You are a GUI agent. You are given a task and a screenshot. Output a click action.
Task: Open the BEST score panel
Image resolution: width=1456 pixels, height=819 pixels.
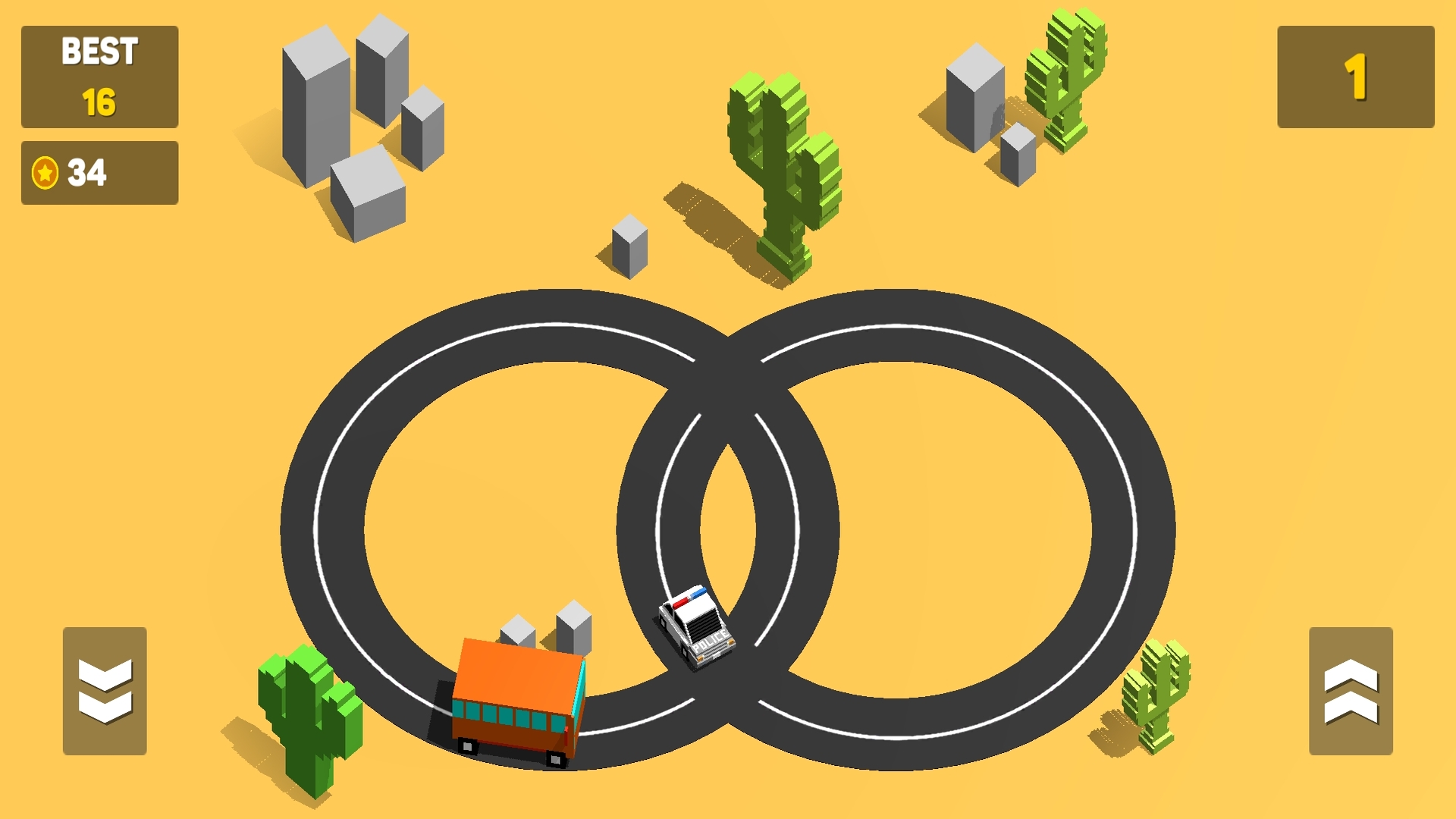click(99, 76)
